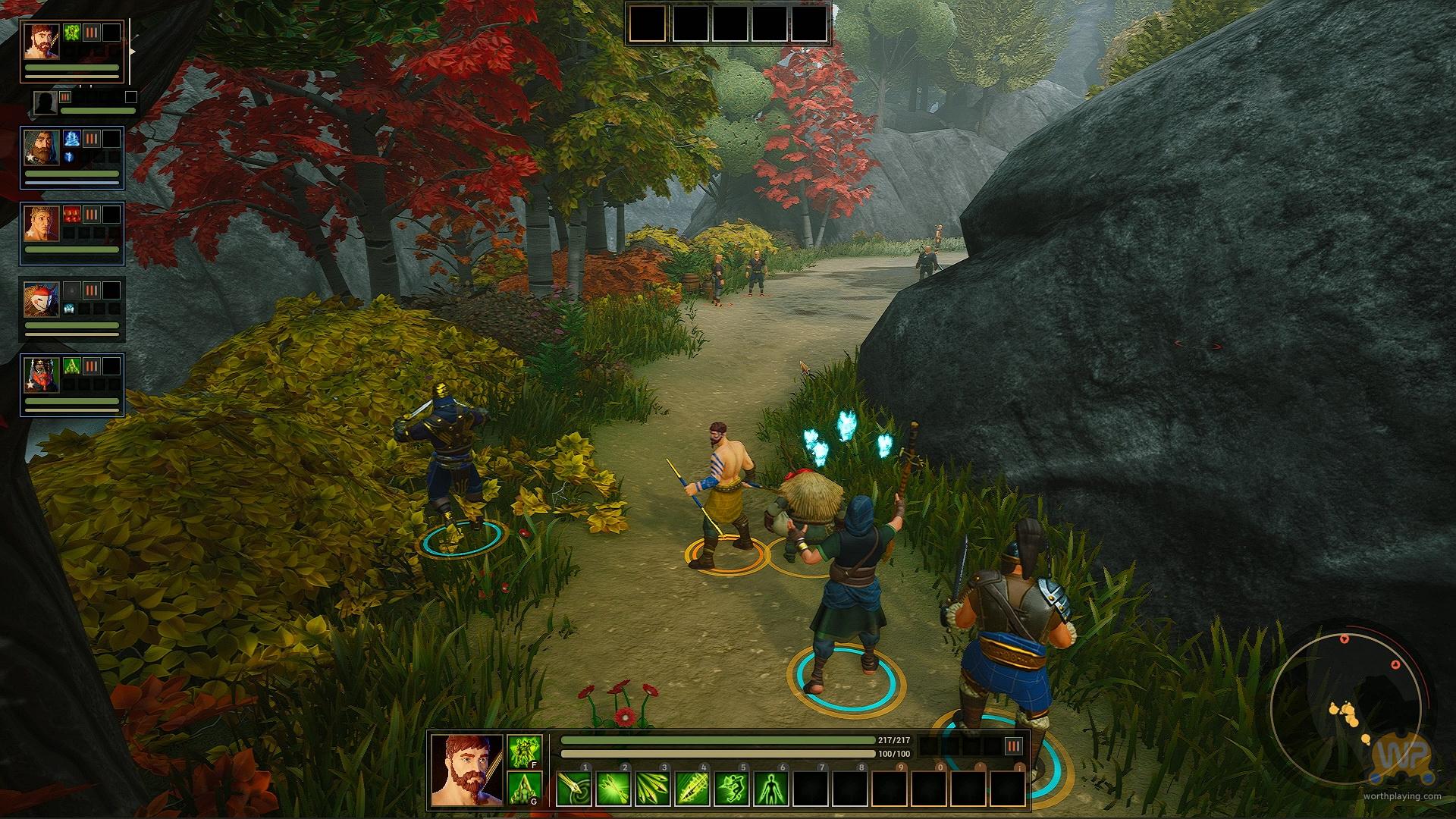Toggle the G-key green arrowhead formation

[x=524, y=789]
